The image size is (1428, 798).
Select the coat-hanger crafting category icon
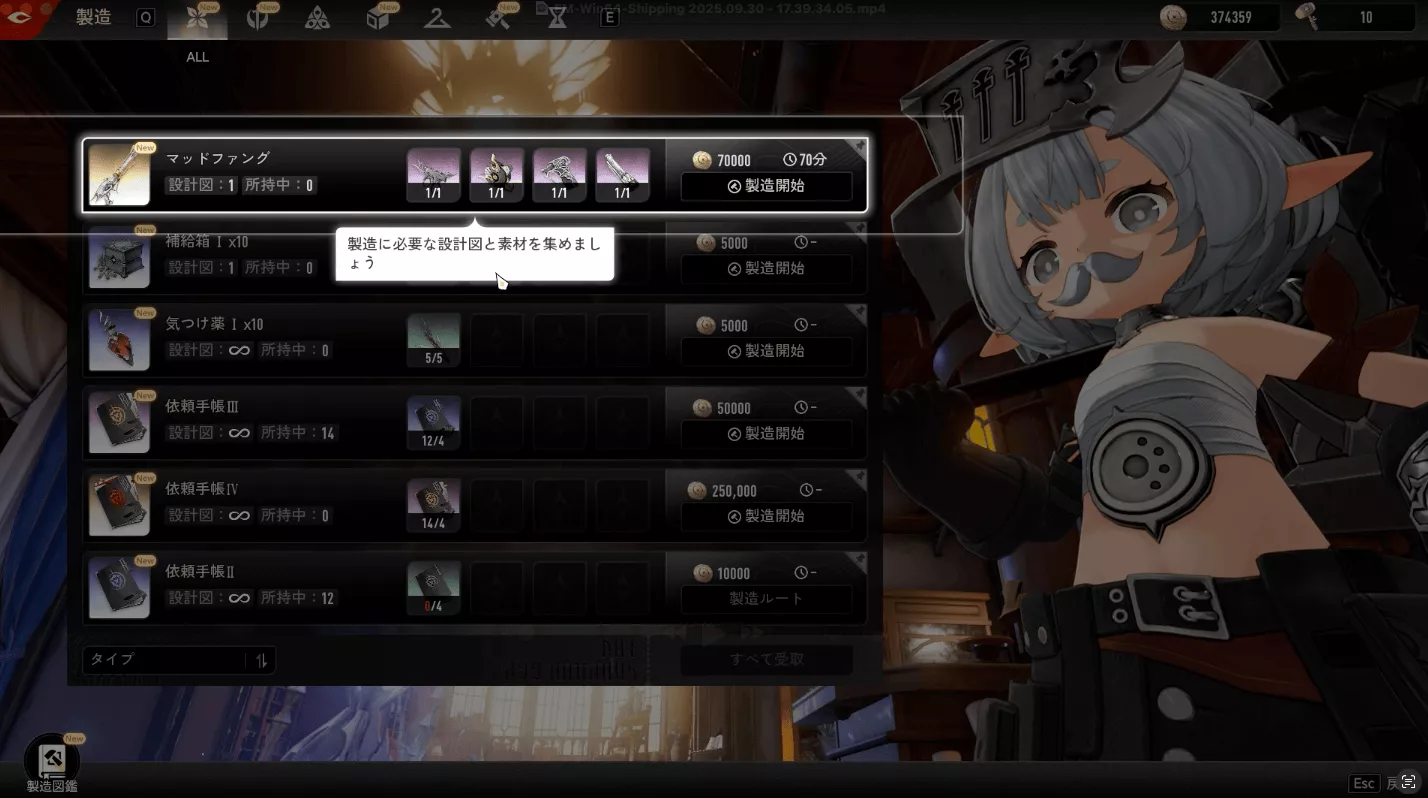tap(437, 18)
